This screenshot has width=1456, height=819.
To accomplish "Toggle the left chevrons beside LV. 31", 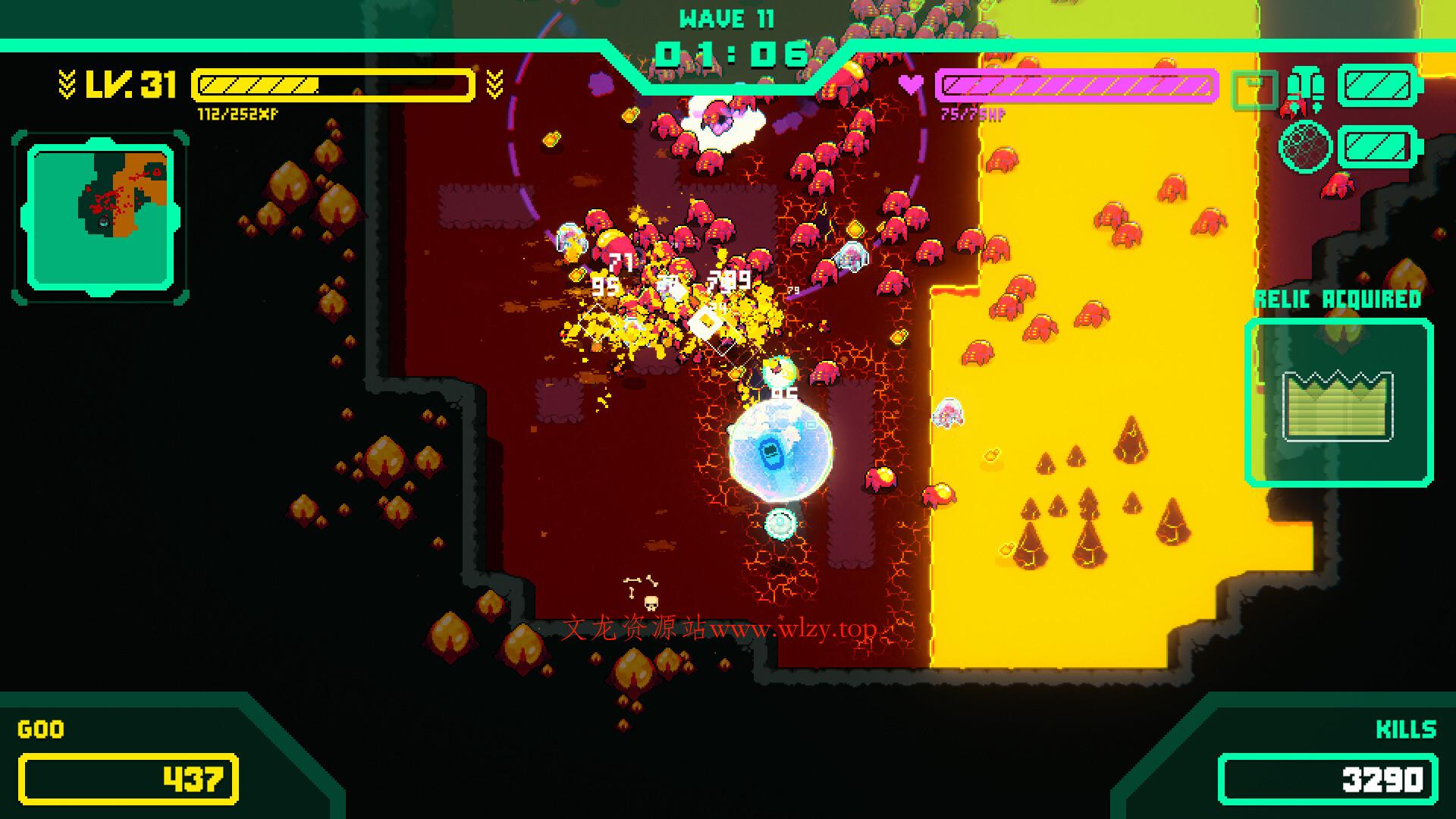I will pos(67,85).
